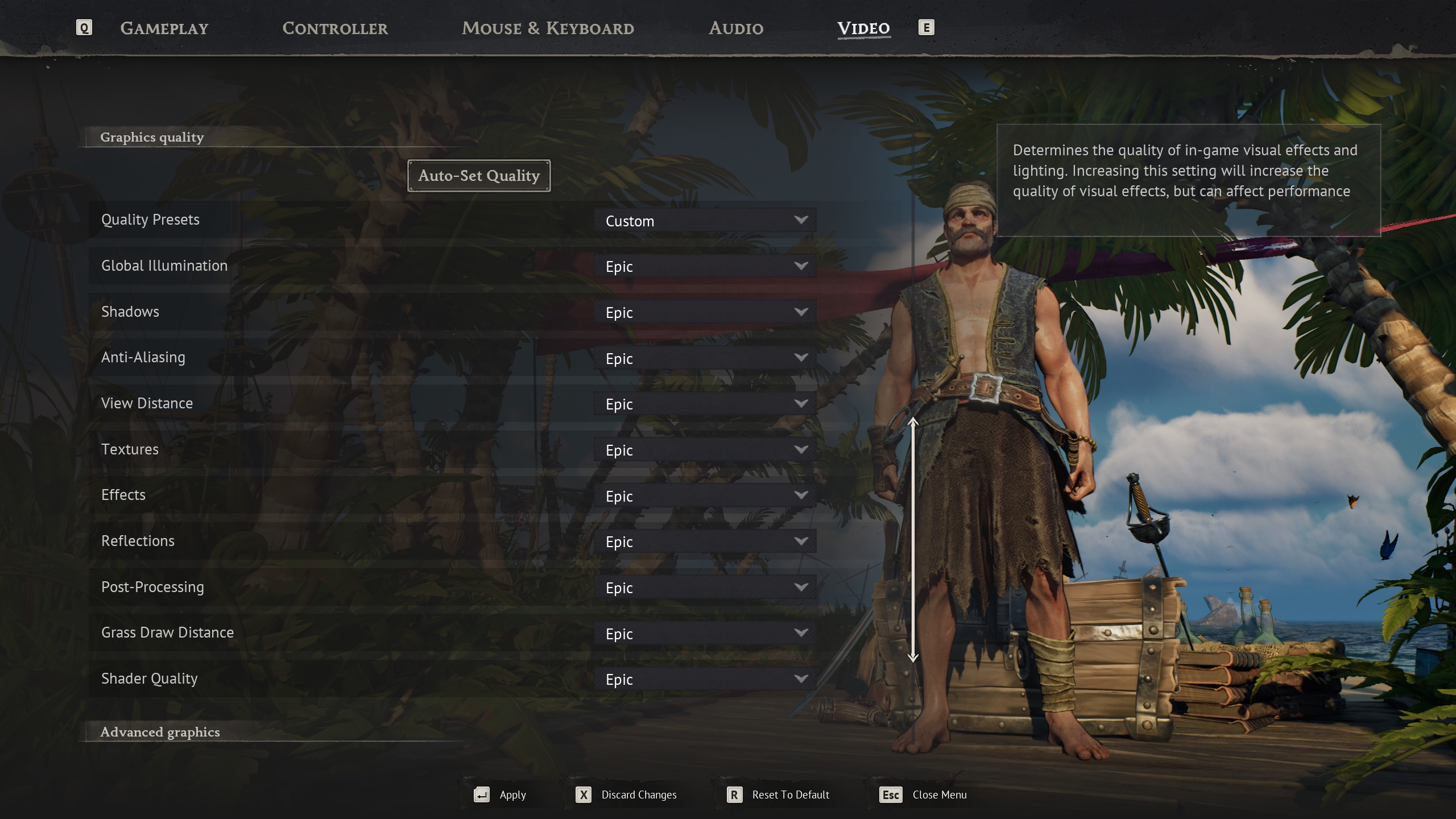Click the E key icon to switch tabs right
Screen dimensions: 1456x819
pyautogui.click(x=926, y=27)
